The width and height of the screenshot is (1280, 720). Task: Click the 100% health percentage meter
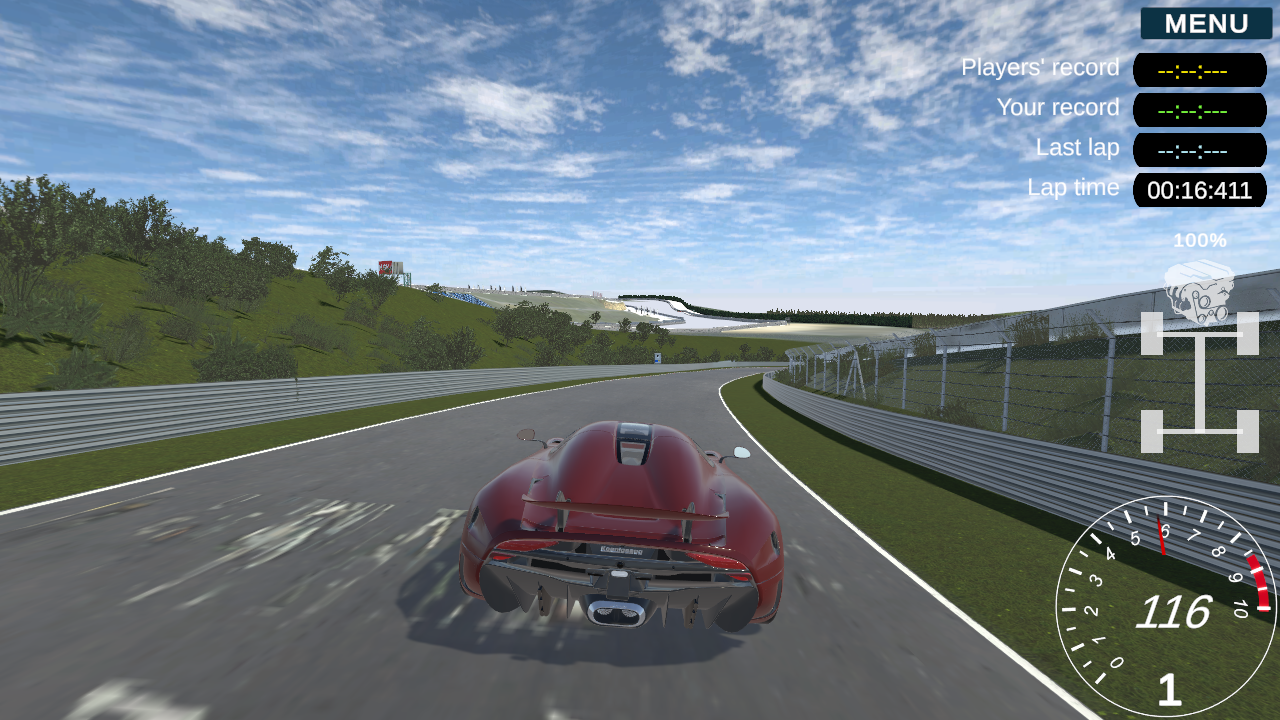coord(1199,241)
